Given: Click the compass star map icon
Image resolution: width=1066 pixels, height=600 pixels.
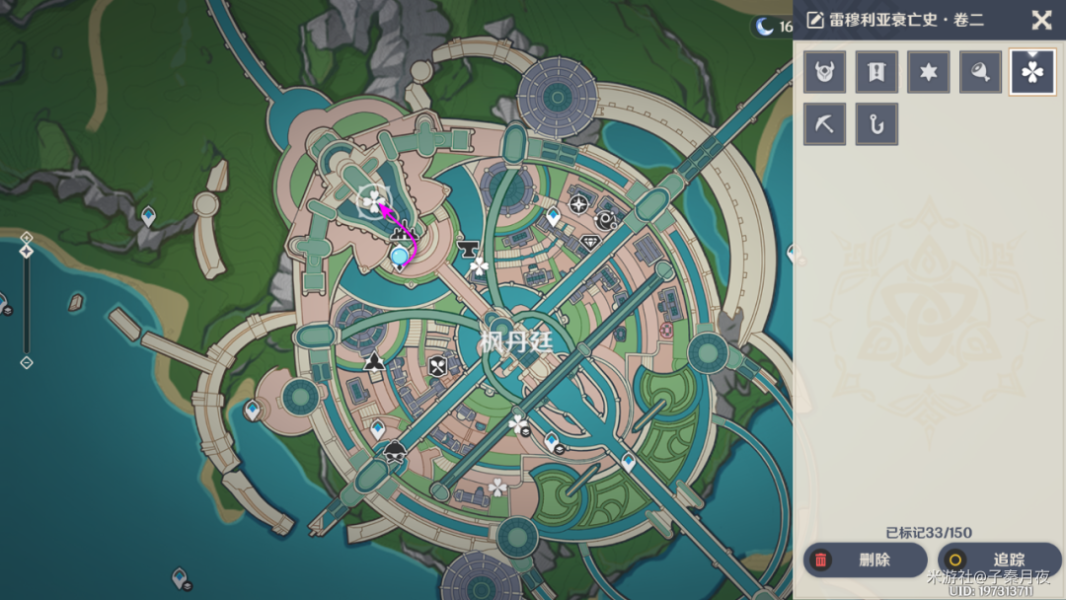Looking at the screenshot, I should pos(579,205).
